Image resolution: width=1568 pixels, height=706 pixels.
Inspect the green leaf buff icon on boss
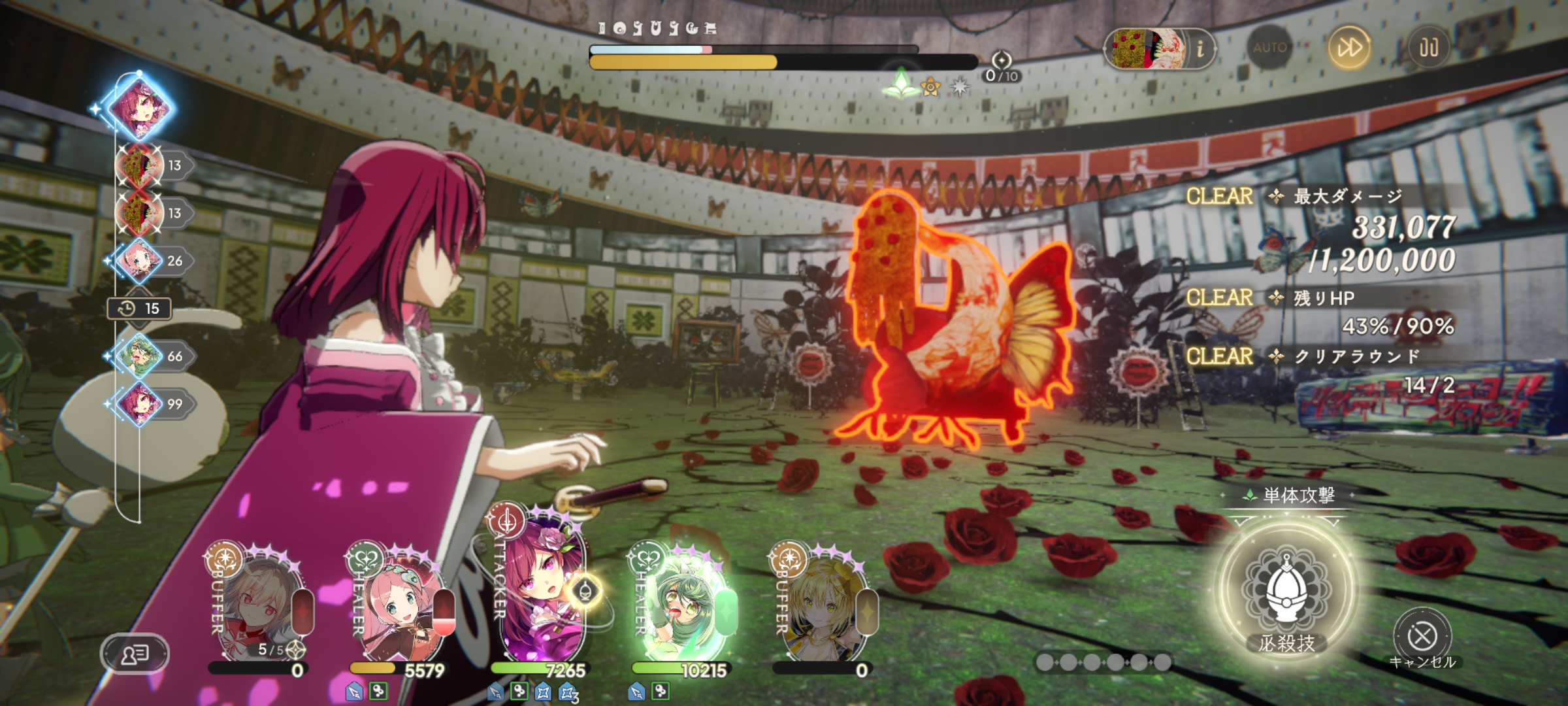point(901,84)
